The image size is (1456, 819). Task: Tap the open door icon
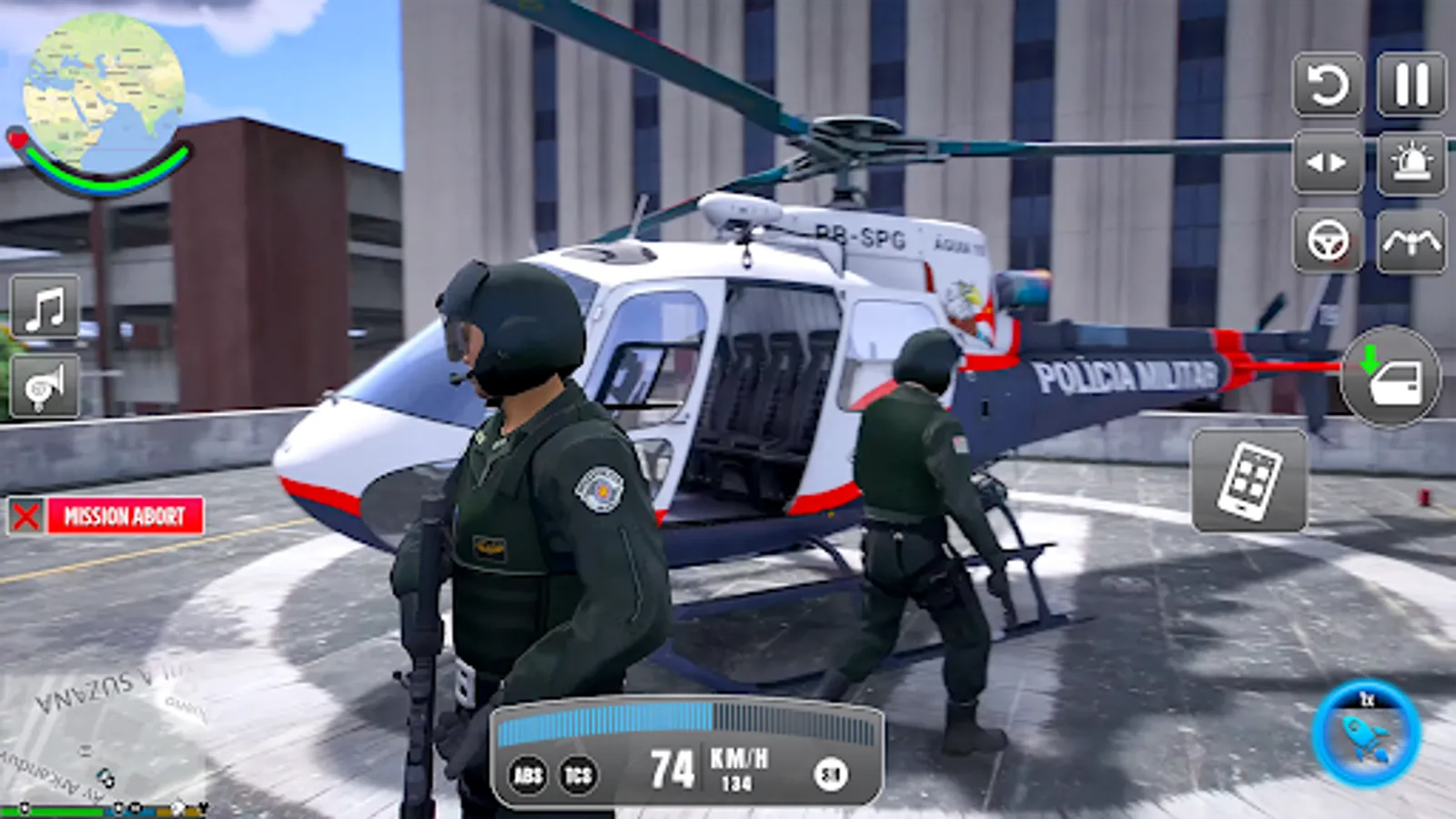point(1395,379)
